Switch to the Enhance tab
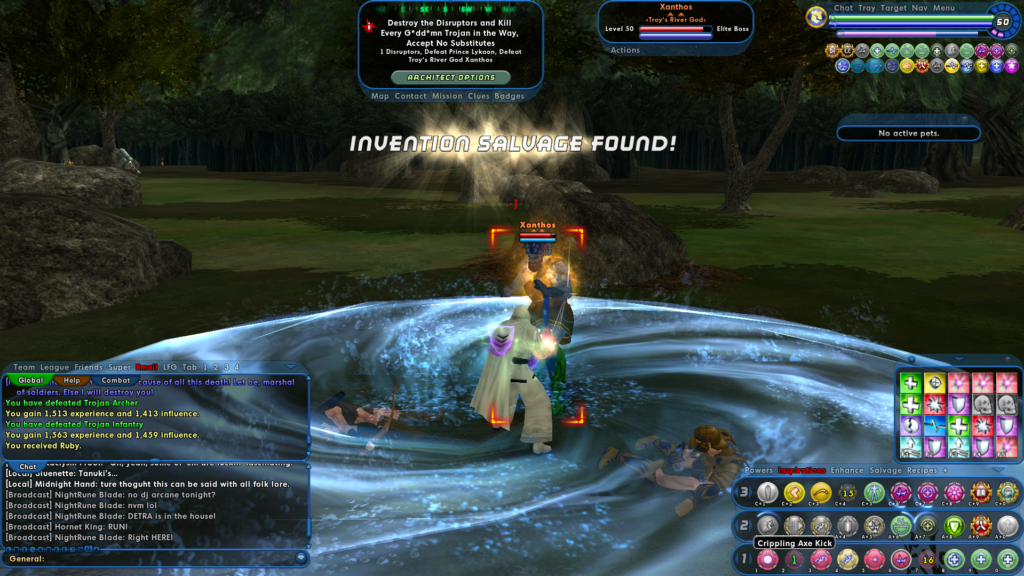 pos(848,469)
